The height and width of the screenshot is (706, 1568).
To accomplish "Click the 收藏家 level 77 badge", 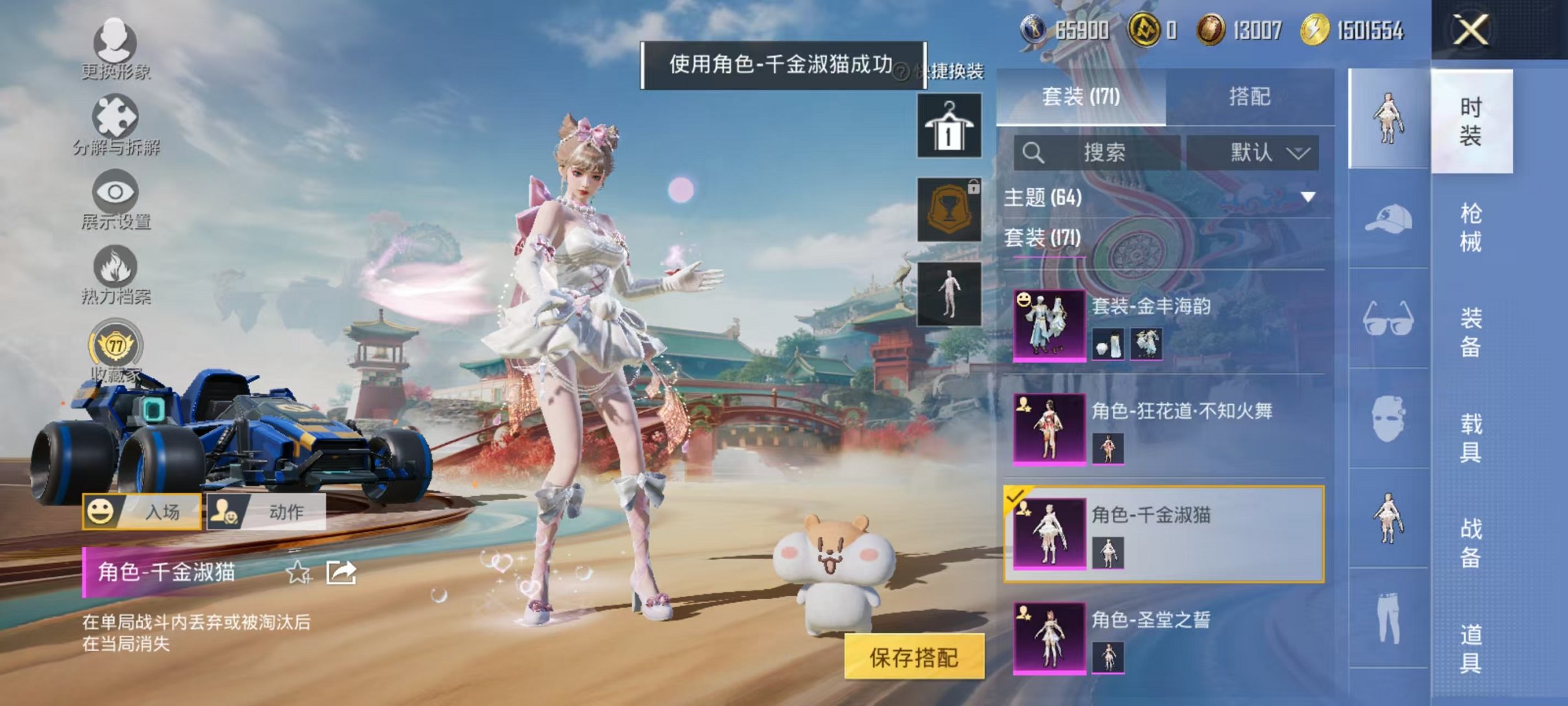I will point(115,347).
